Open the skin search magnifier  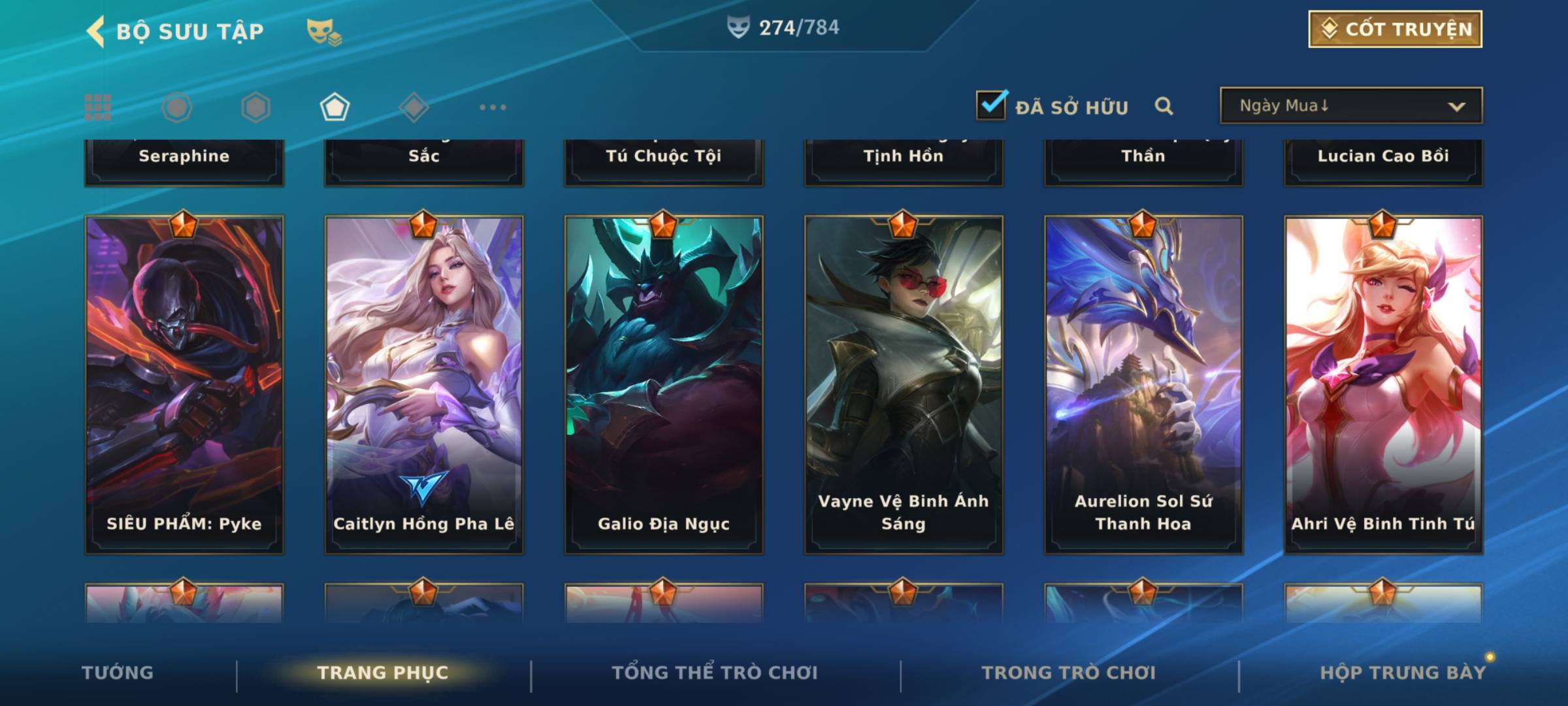coord(1164,106)
